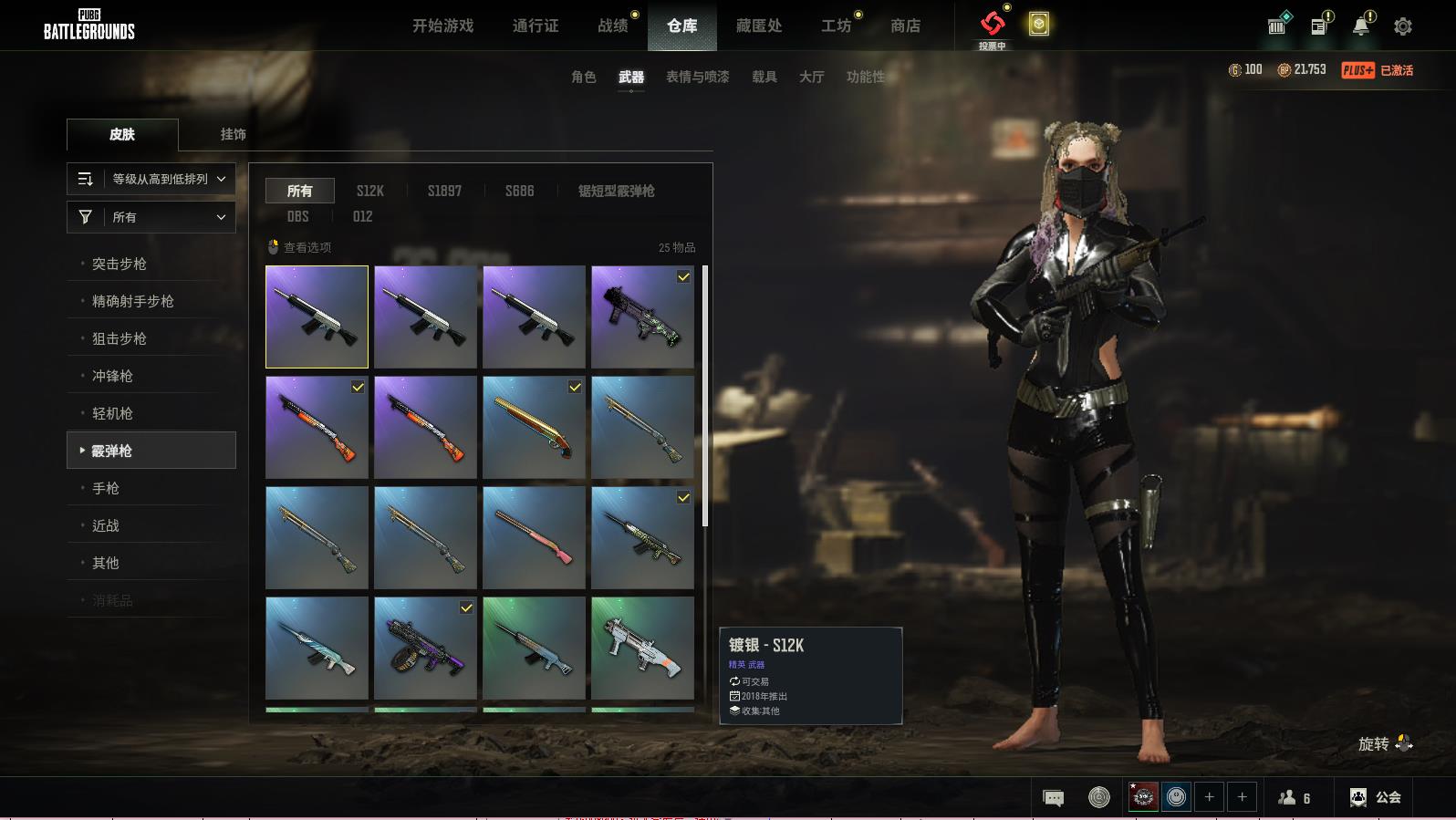Switch to the 角色 character category

pyautogui.click(x=584, y=77)
